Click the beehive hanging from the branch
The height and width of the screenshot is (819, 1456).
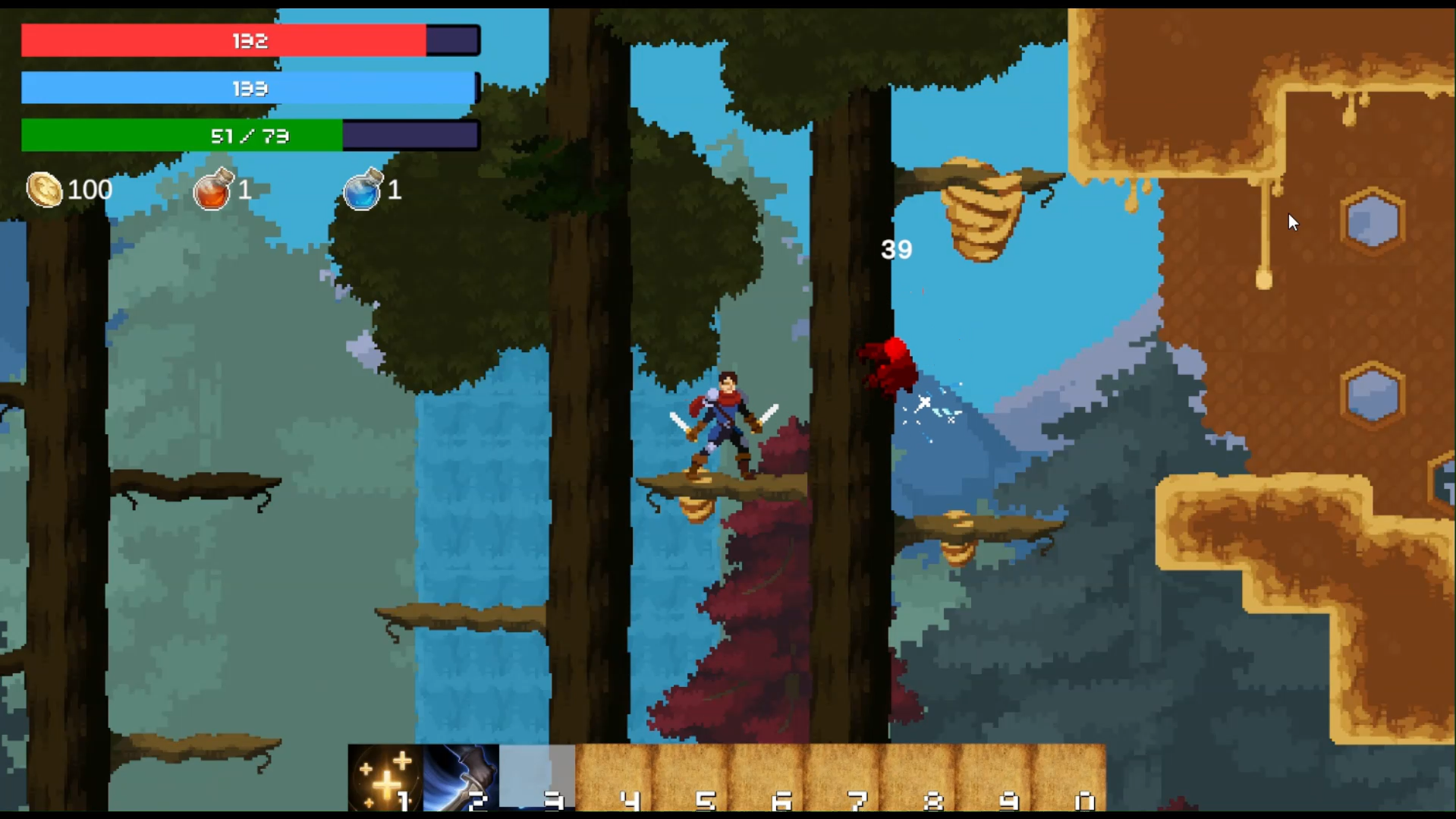click(x=979, y=209)
